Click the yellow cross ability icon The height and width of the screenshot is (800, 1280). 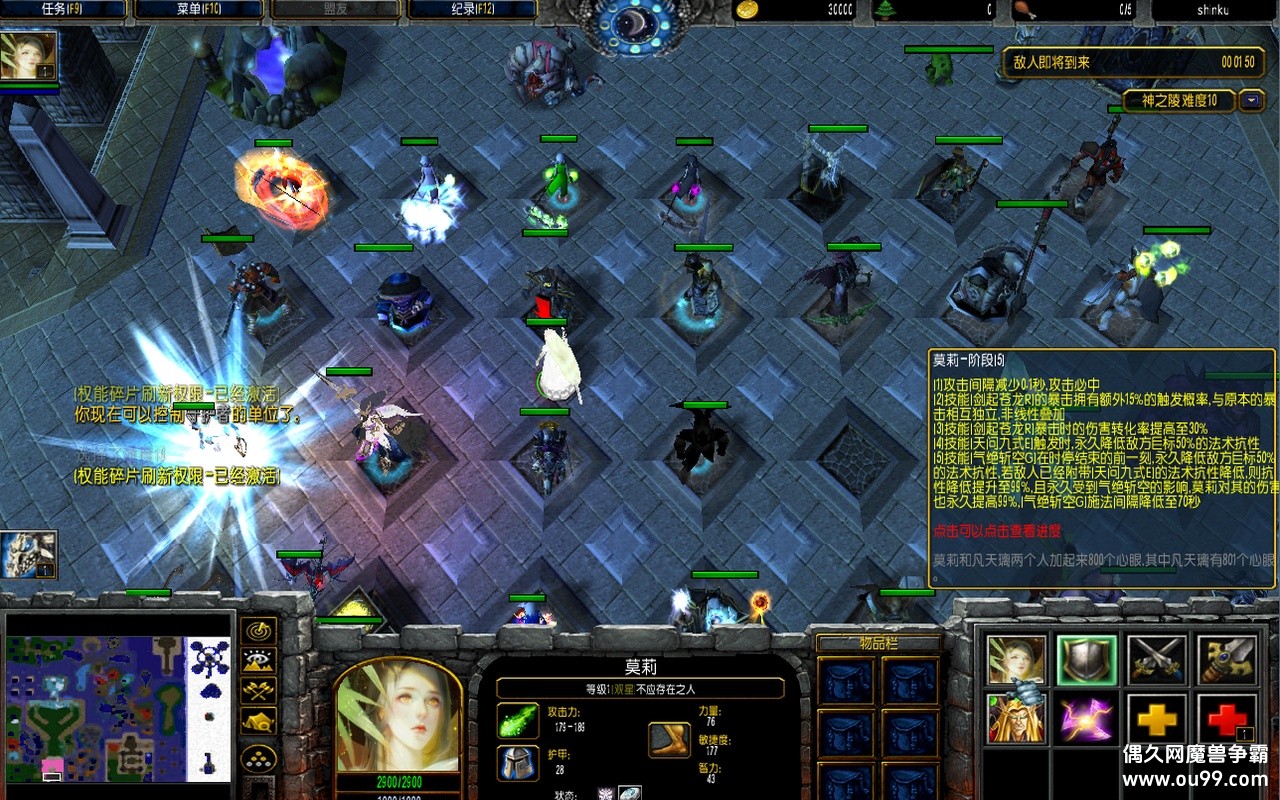(x=1157, y=718)
